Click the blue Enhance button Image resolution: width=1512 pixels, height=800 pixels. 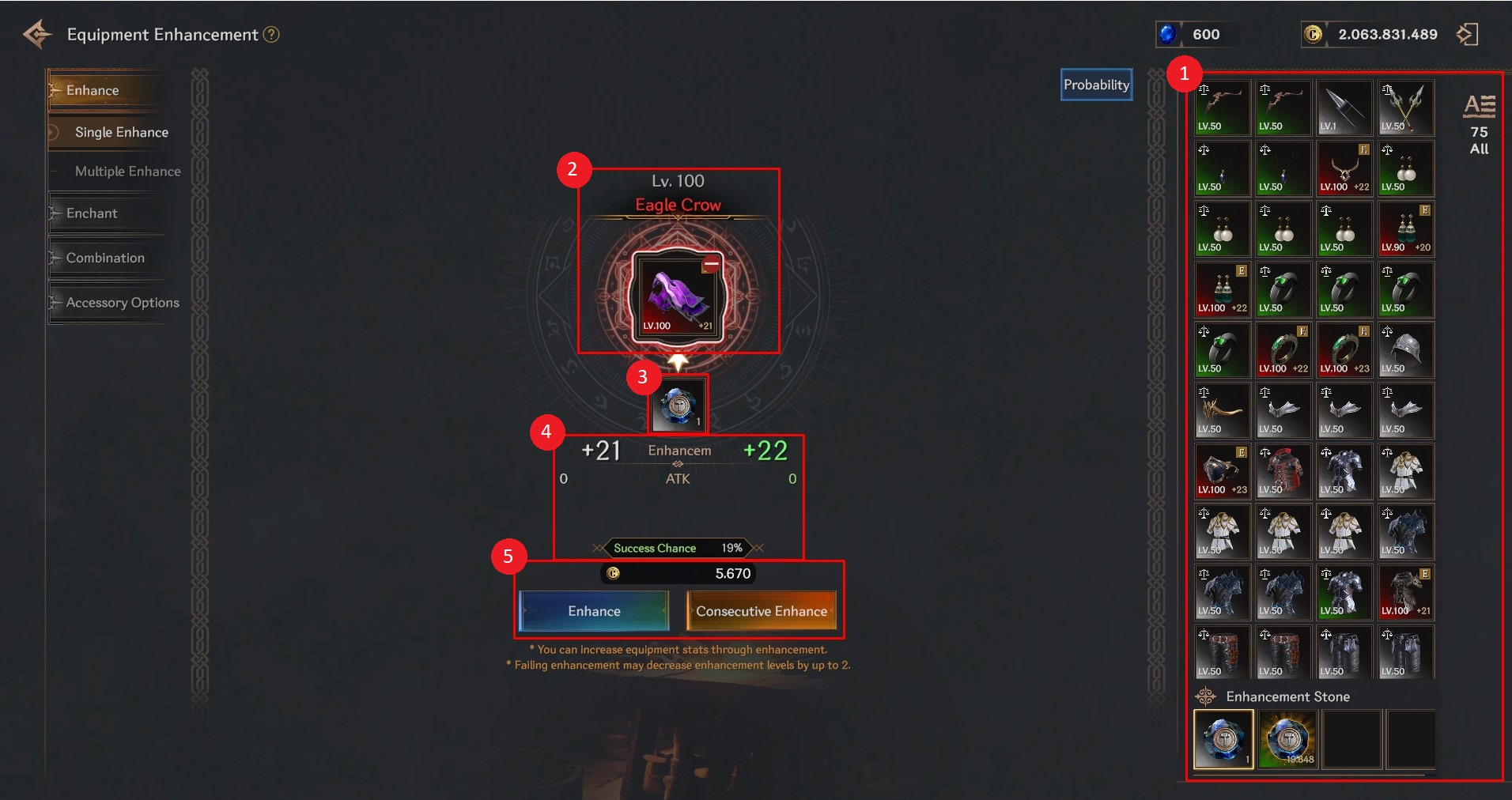click(x=593, y=611)
